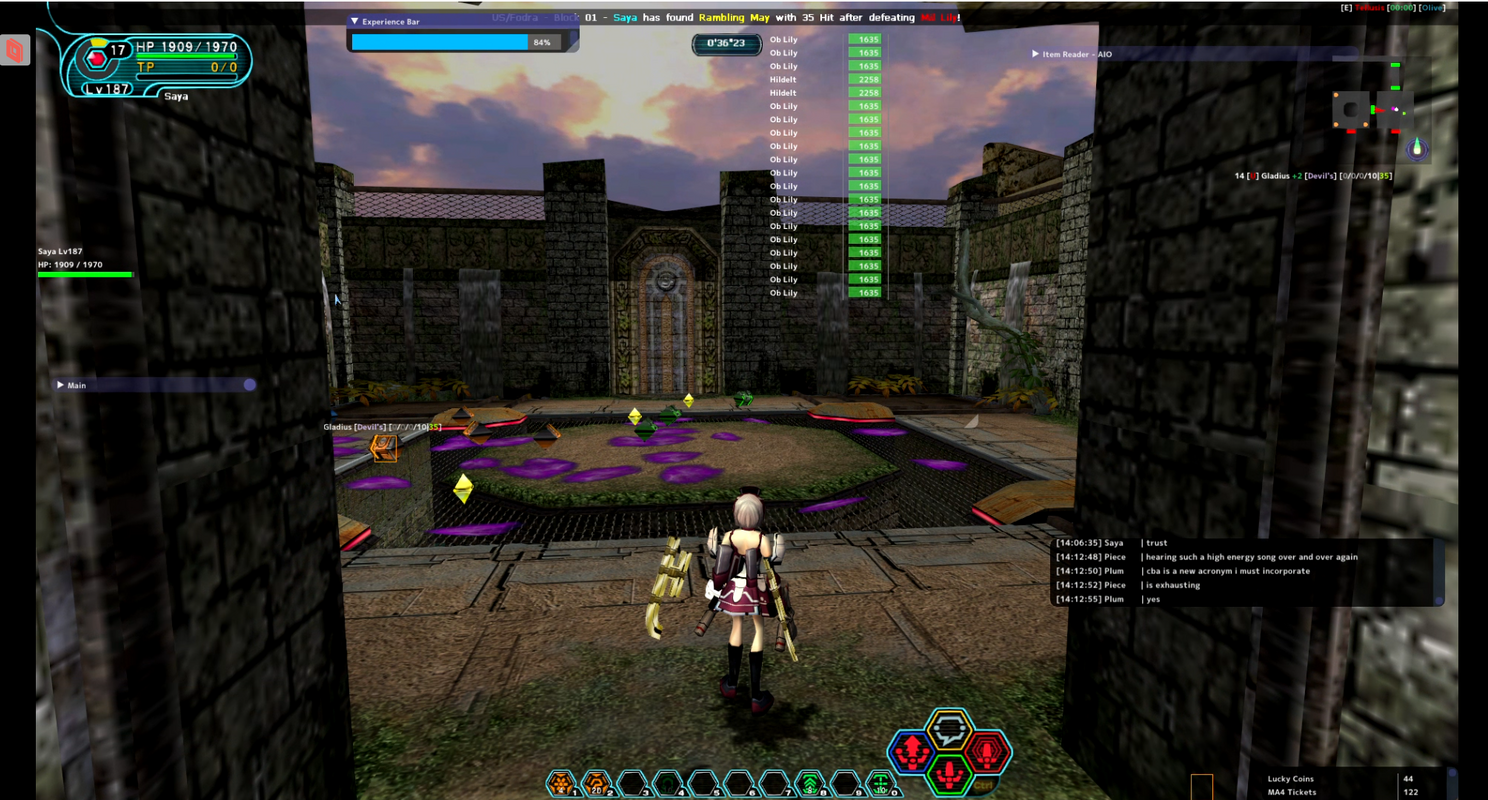This screenshot has height=800, width=1488.
Task: Use the orange item in hotbar slot 2
Action: point(597,783)
